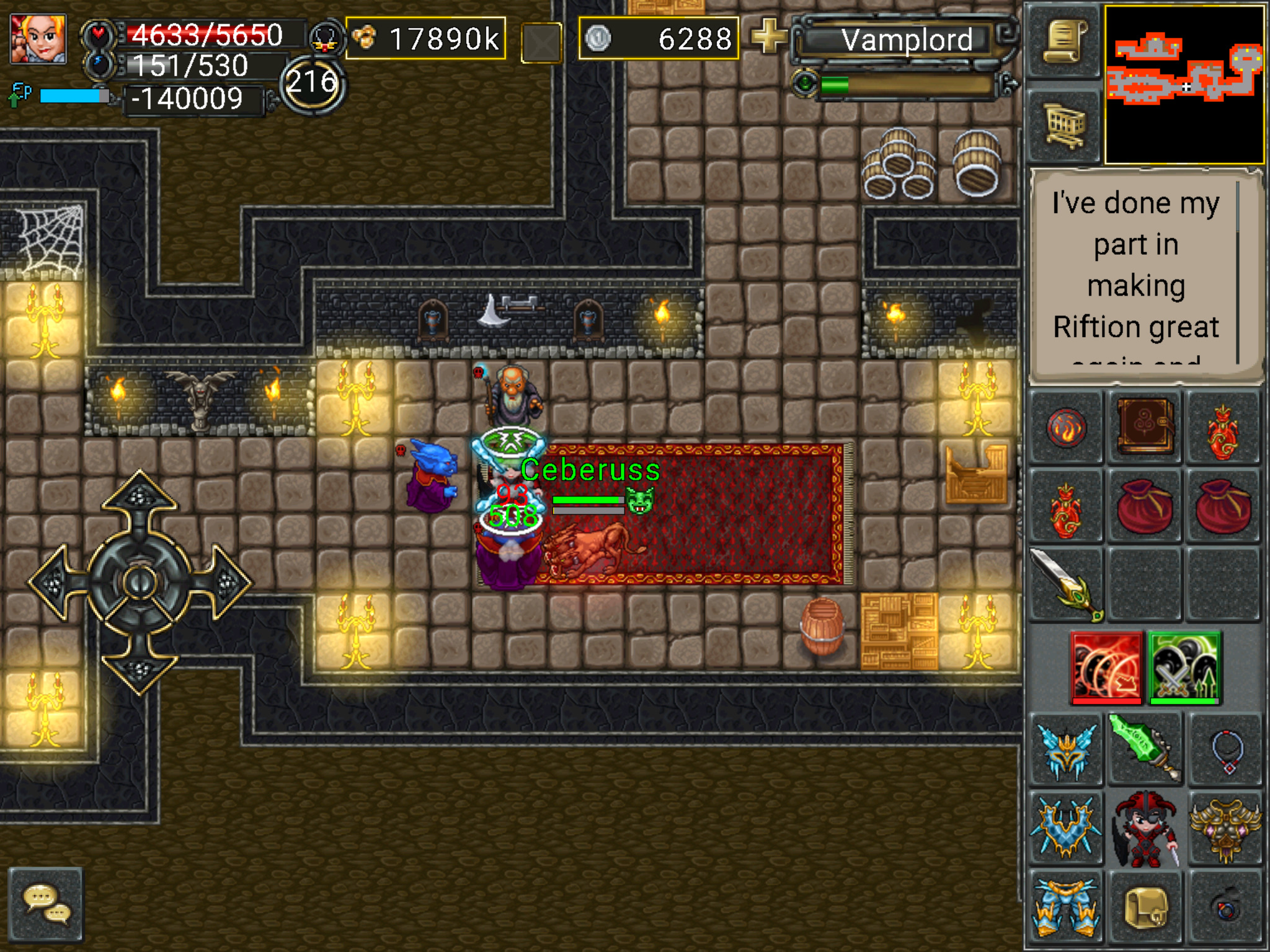Select the blue chest armor slot

1066,828
